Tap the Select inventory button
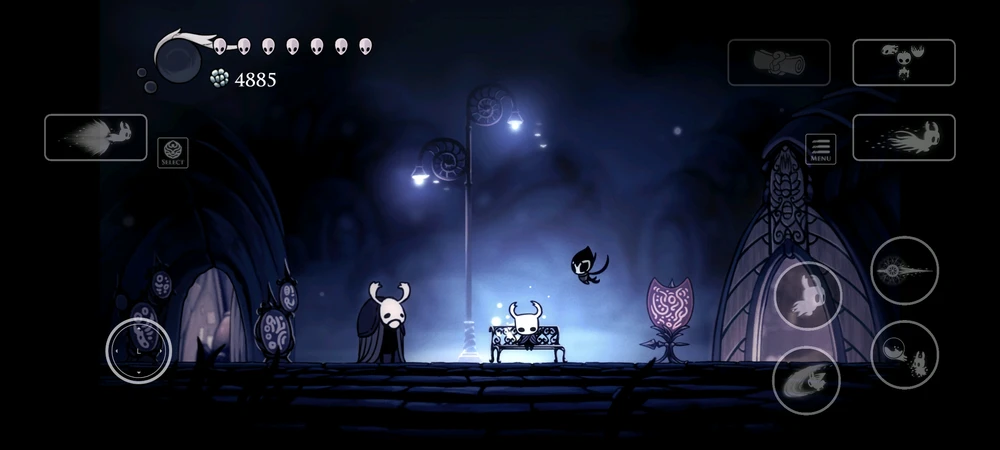This screenshot has width=1000, height=450. click(172, 152)
